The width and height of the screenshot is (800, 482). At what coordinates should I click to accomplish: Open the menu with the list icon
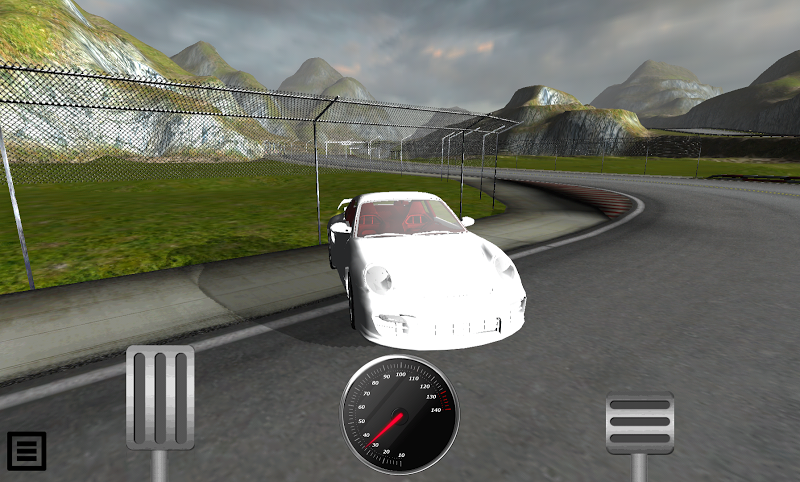27,451
